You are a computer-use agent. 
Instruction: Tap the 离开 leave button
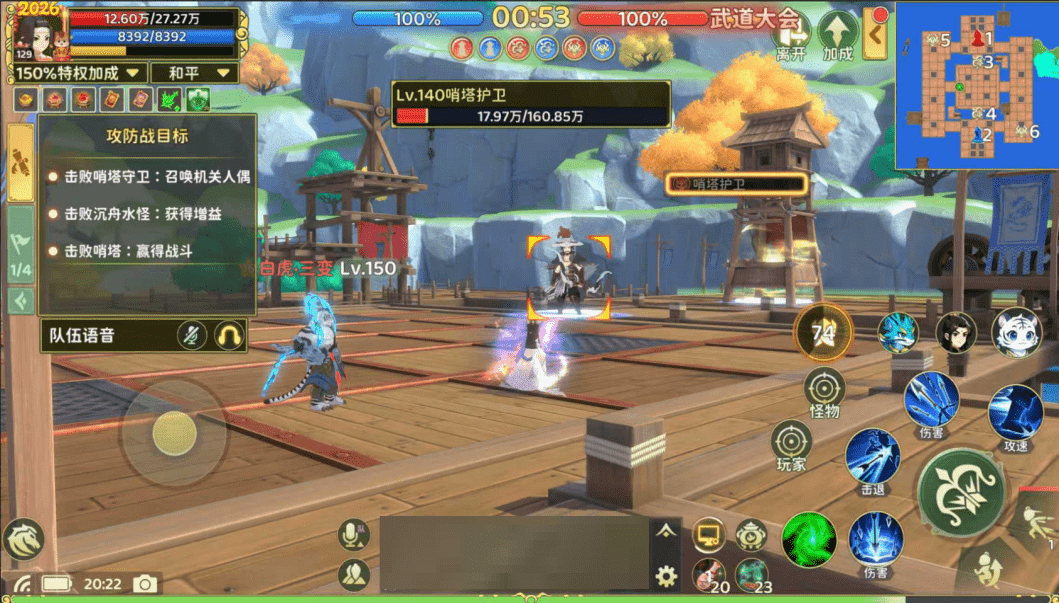tap(791, 36)
